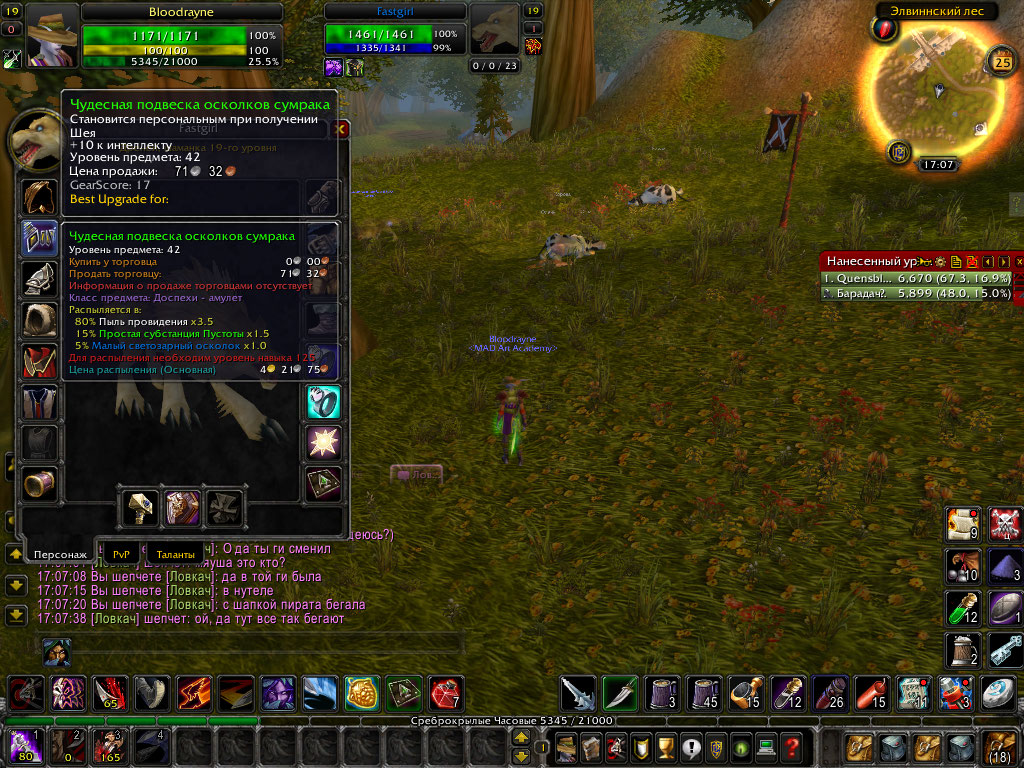Open the Таланты tab
The image size is (1024, 768).
pos(175,553)
